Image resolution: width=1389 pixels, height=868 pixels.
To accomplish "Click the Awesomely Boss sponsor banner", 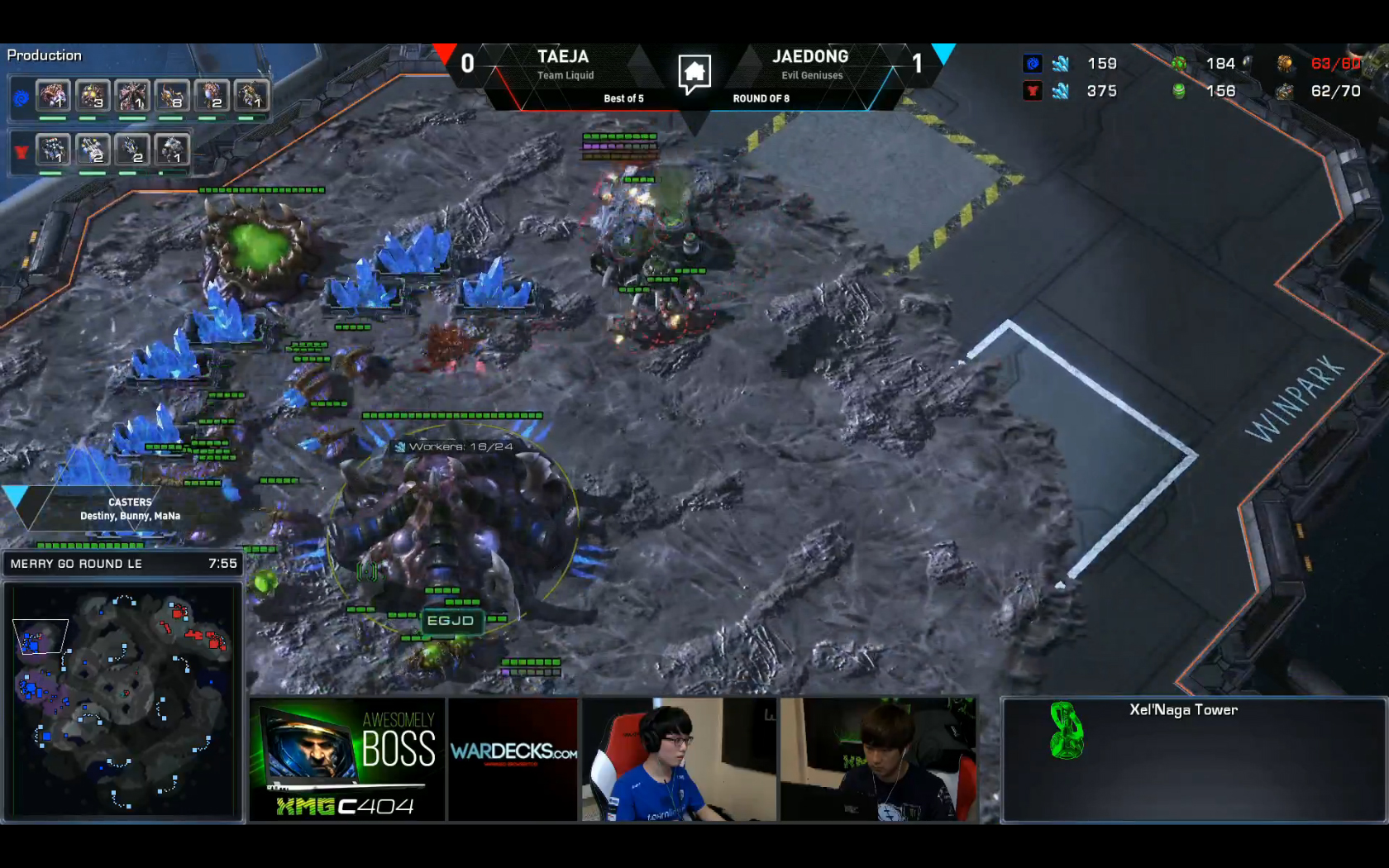I will click(347, 760).
